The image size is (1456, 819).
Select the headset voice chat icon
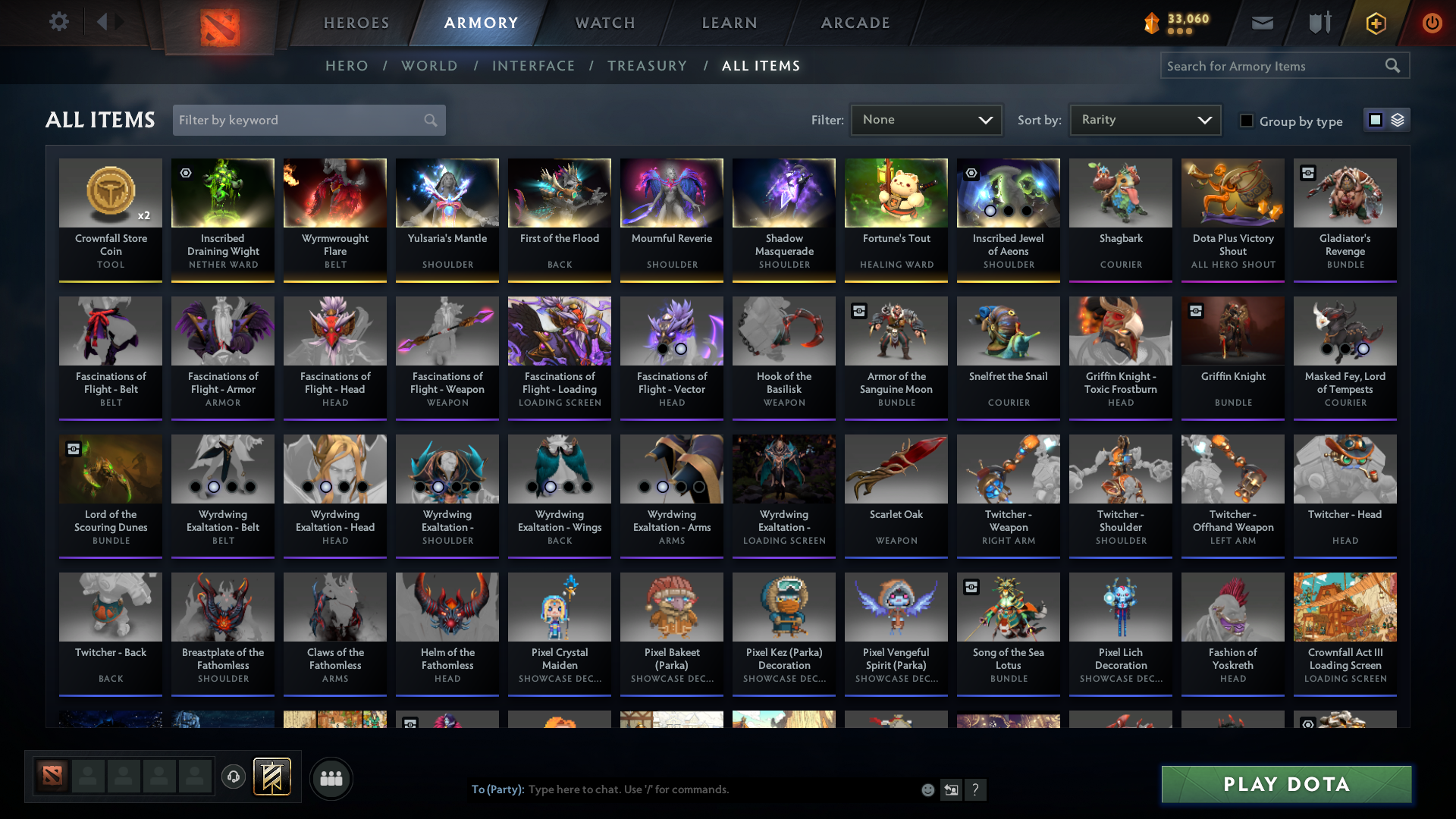(234, 777)
